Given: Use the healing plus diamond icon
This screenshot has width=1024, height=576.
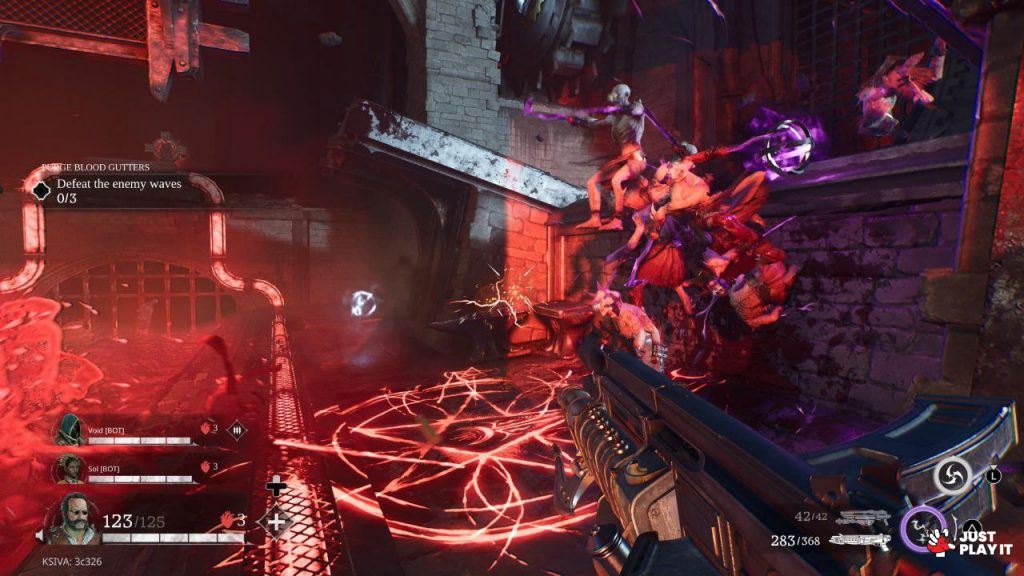Looking at the screenshot, I should click(x=275, y=520).
